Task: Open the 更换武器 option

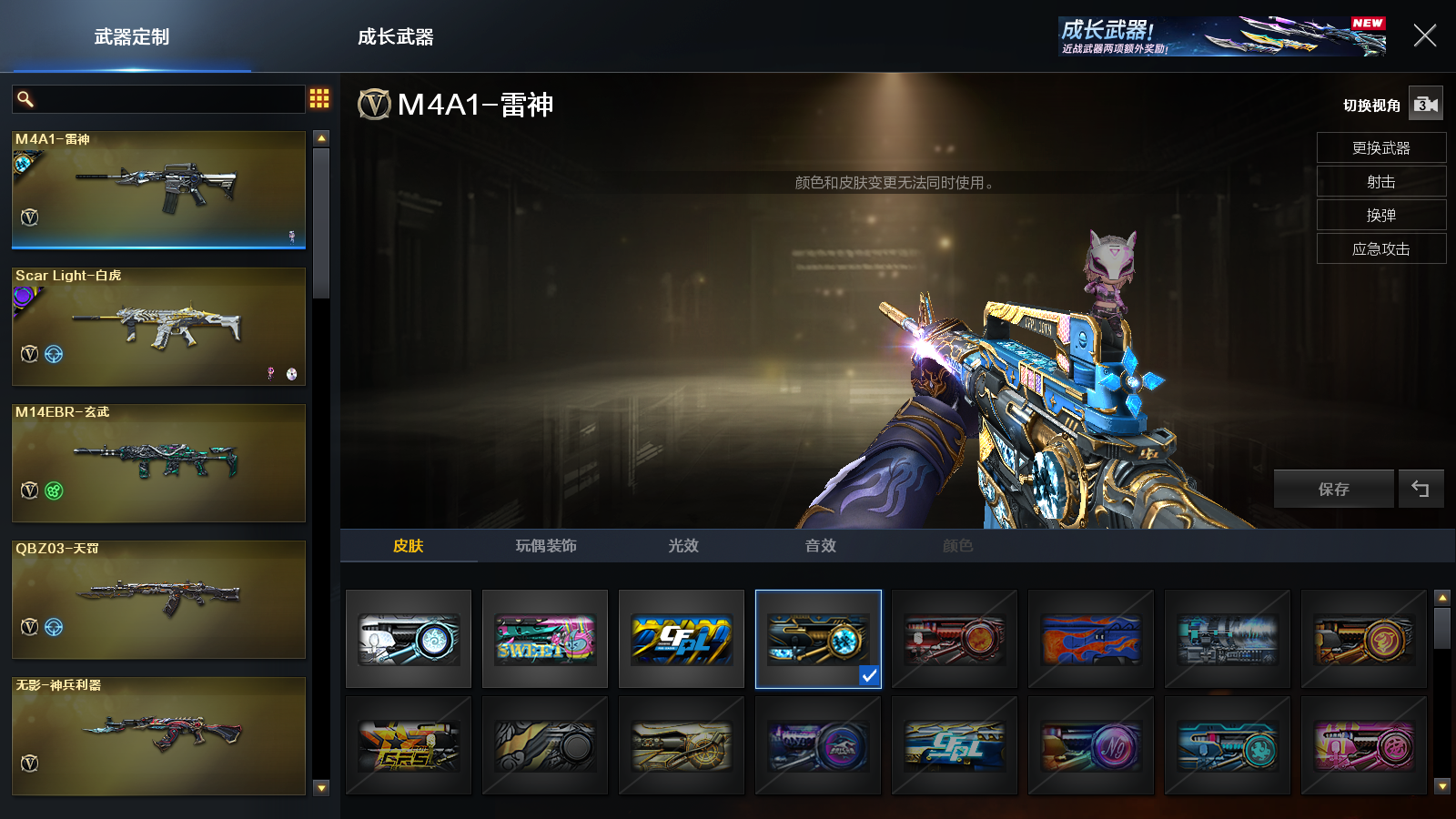Action: pyautogui.click(x=1380, y=147)
